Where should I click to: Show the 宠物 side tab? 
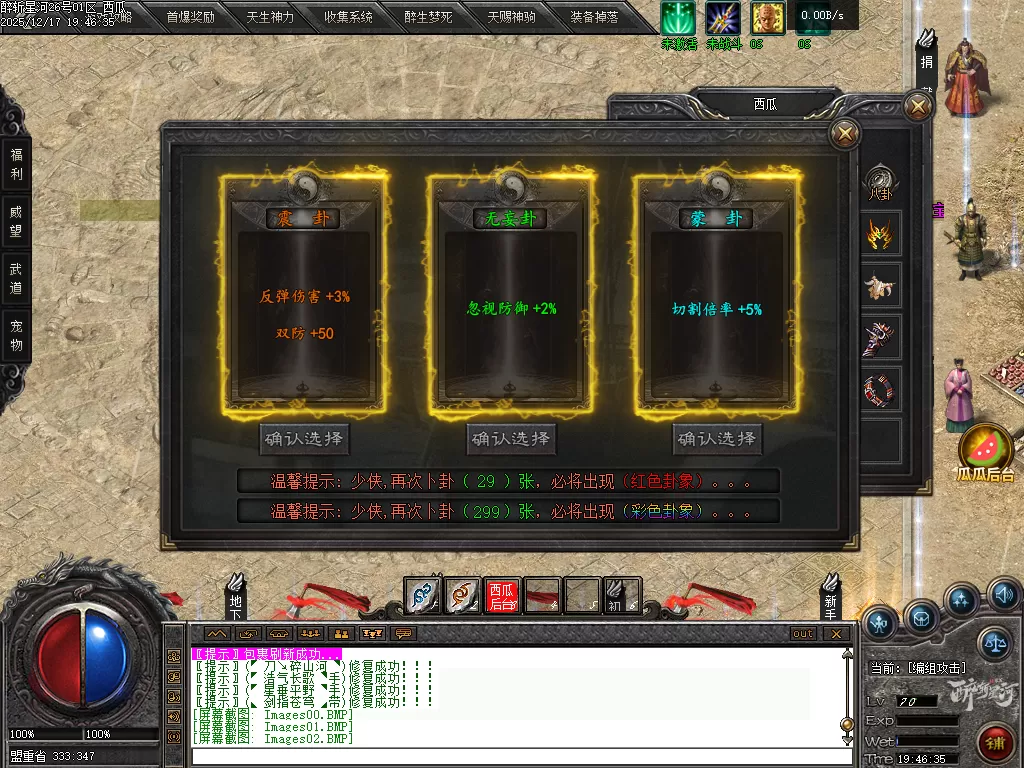(16, 335)
